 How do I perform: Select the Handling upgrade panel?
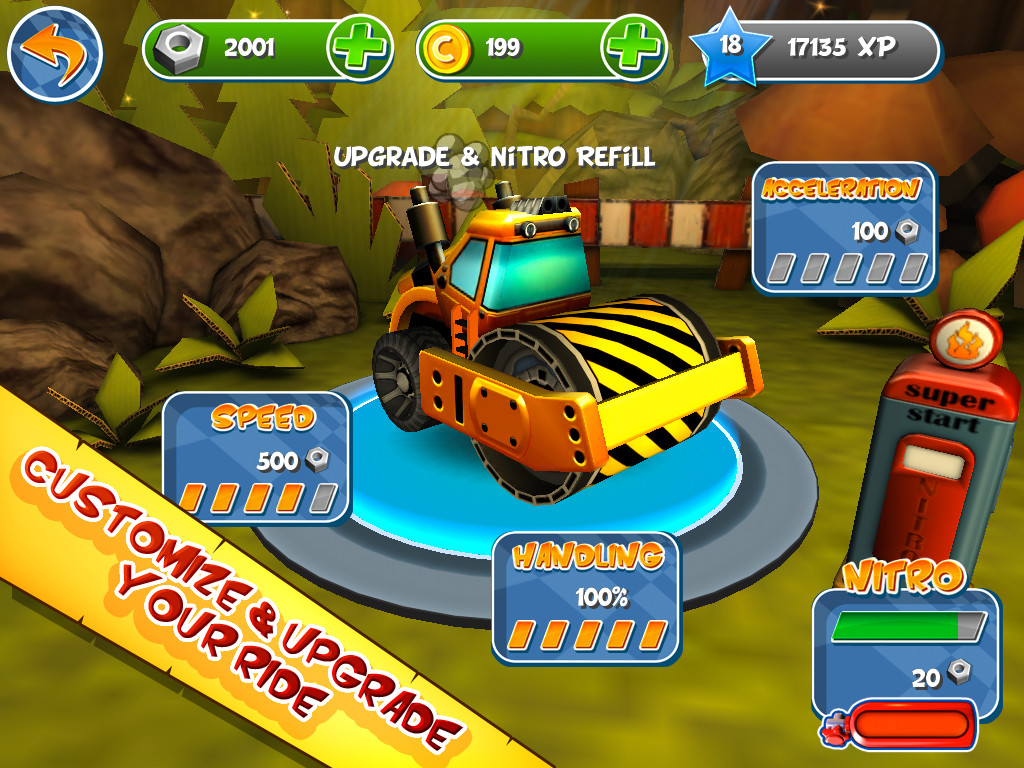pos(586,597)
